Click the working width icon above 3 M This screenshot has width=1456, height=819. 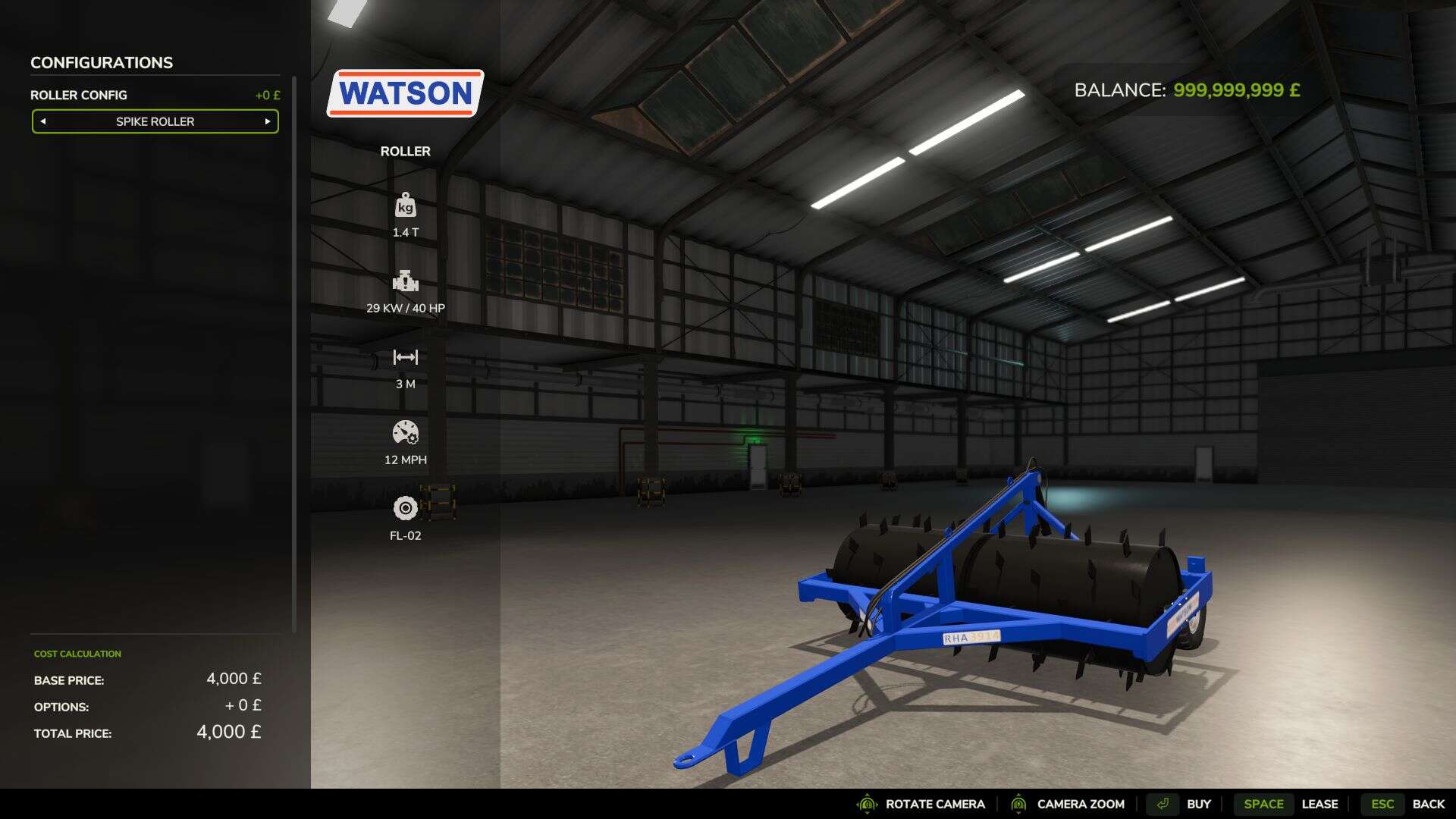(406, 356)
